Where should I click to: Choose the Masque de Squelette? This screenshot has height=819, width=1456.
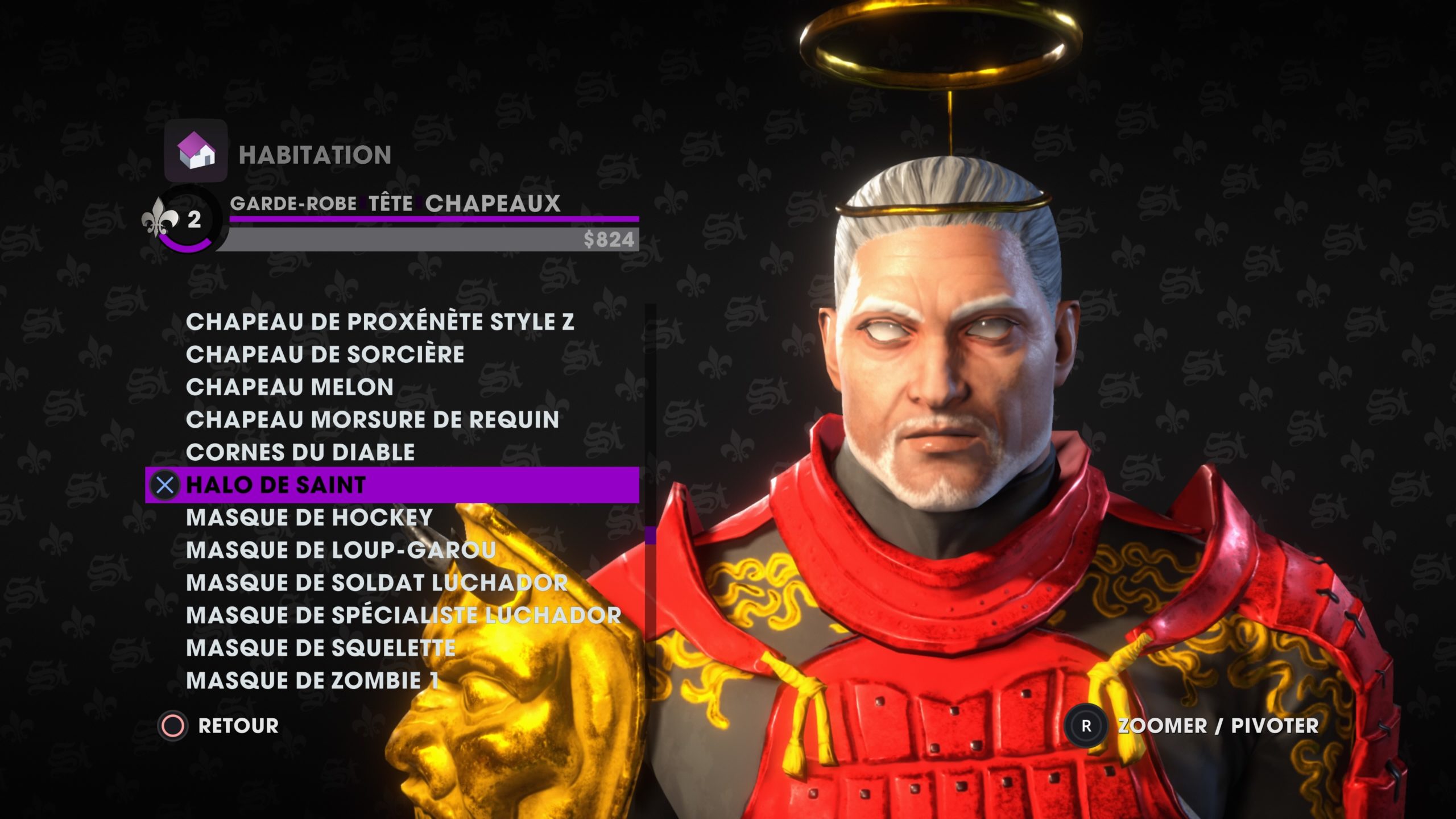pyautogui.click(x=321, y=648)
